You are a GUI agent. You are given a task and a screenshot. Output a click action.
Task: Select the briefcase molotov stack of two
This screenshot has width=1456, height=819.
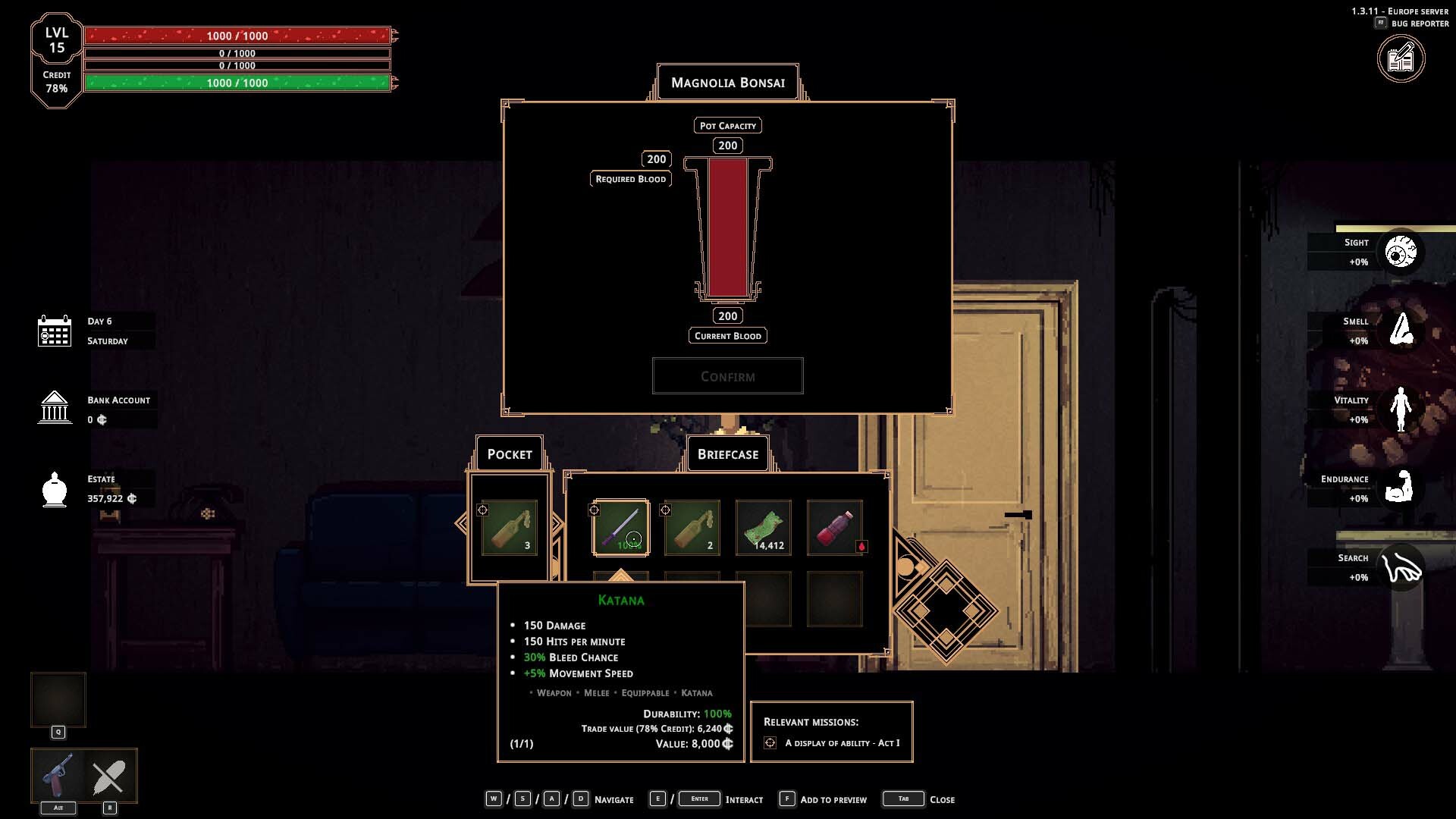click(692, 527)
